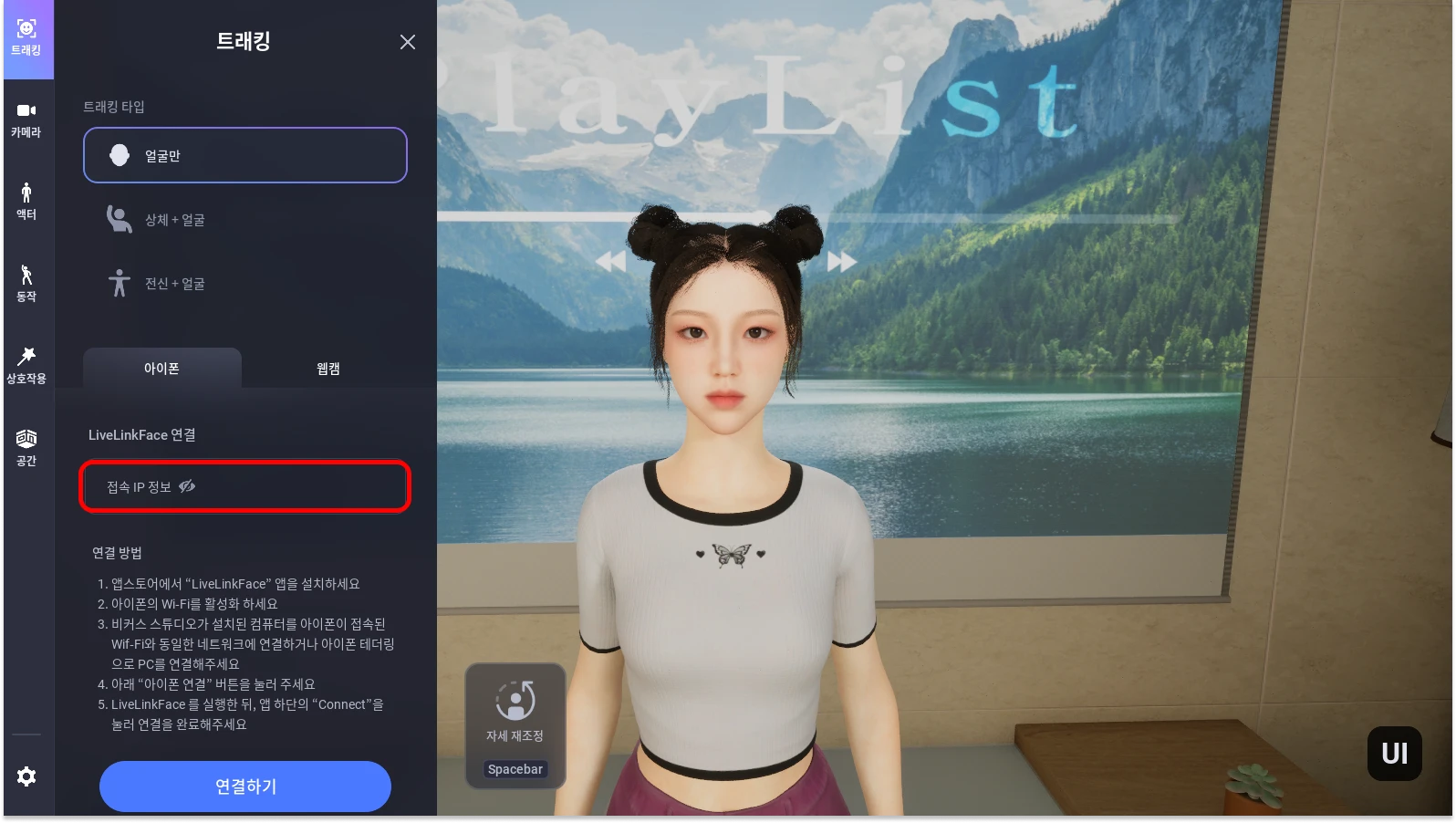Screen dimensions: 1456x823
Task: Select 얼굴만 tracking type
Action: point(245,155)
